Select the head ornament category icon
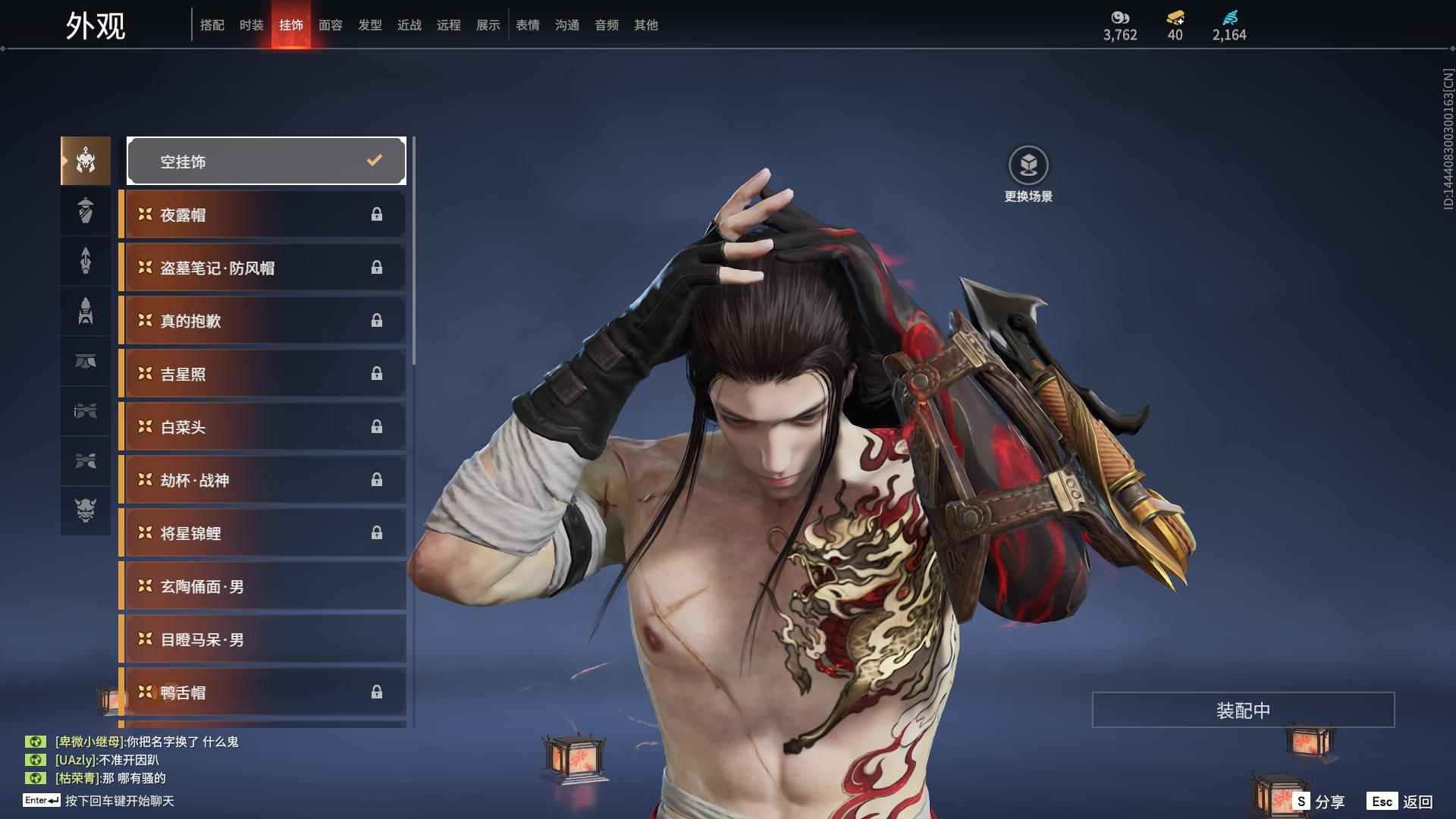The width and height of the screenshot is (1456, 819). 85,161
